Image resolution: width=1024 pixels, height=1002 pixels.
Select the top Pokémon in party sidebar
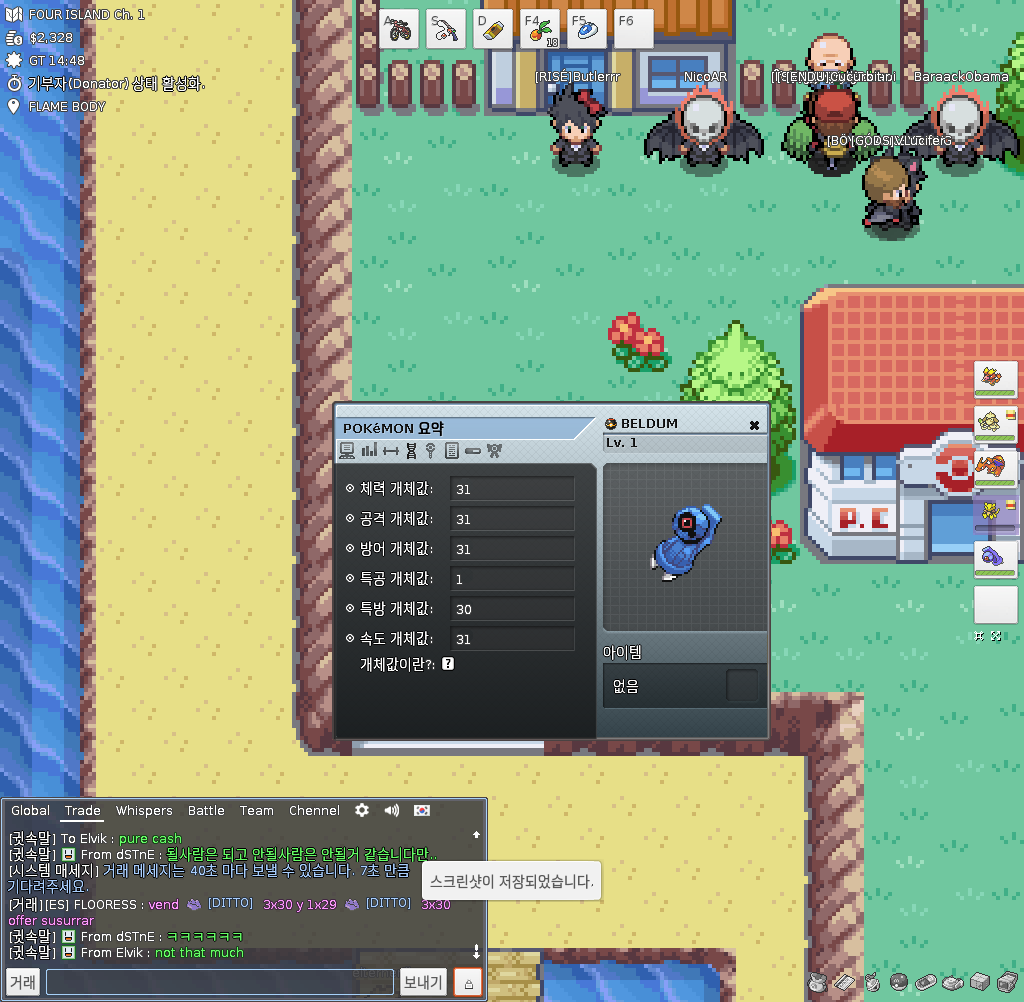996,382
